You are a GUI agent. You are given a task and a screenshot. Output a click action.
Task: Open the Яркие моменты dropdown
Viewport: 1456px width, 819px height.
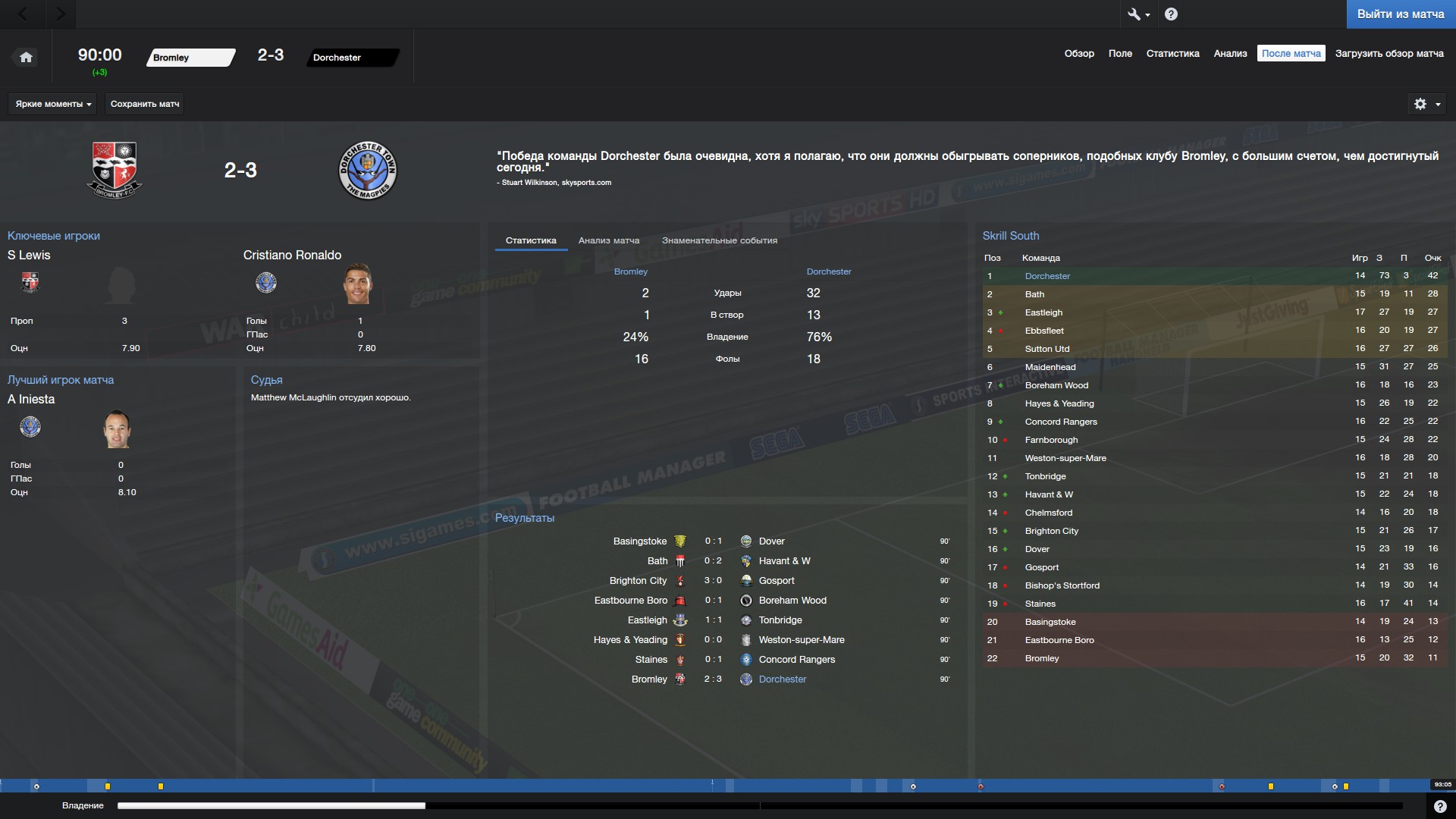[x=52, y=104]
